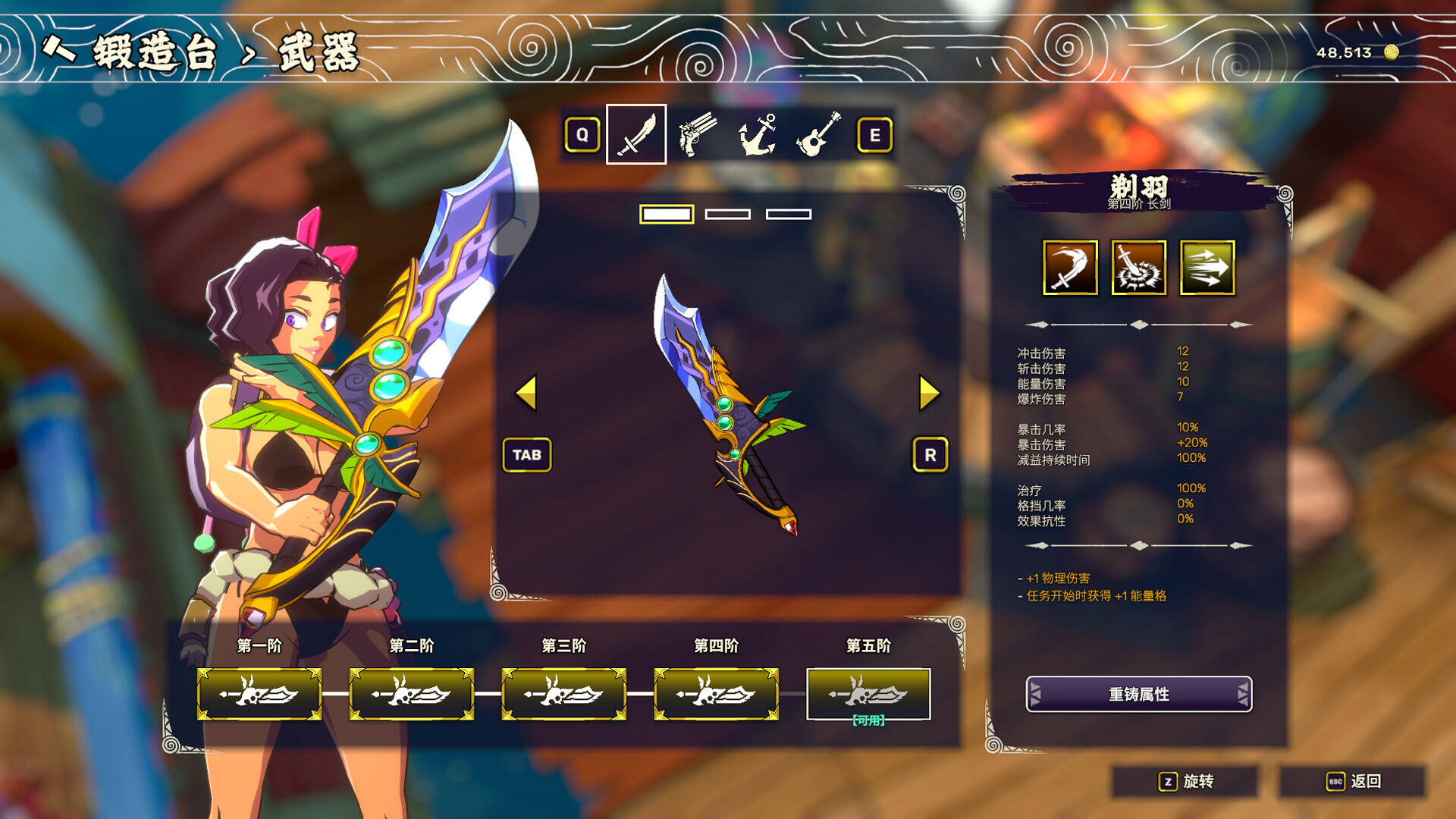Select the 第二阶 tier upgrade slot
The width and height of the screenshot is (1456, 819).
[x=412, y=694]
